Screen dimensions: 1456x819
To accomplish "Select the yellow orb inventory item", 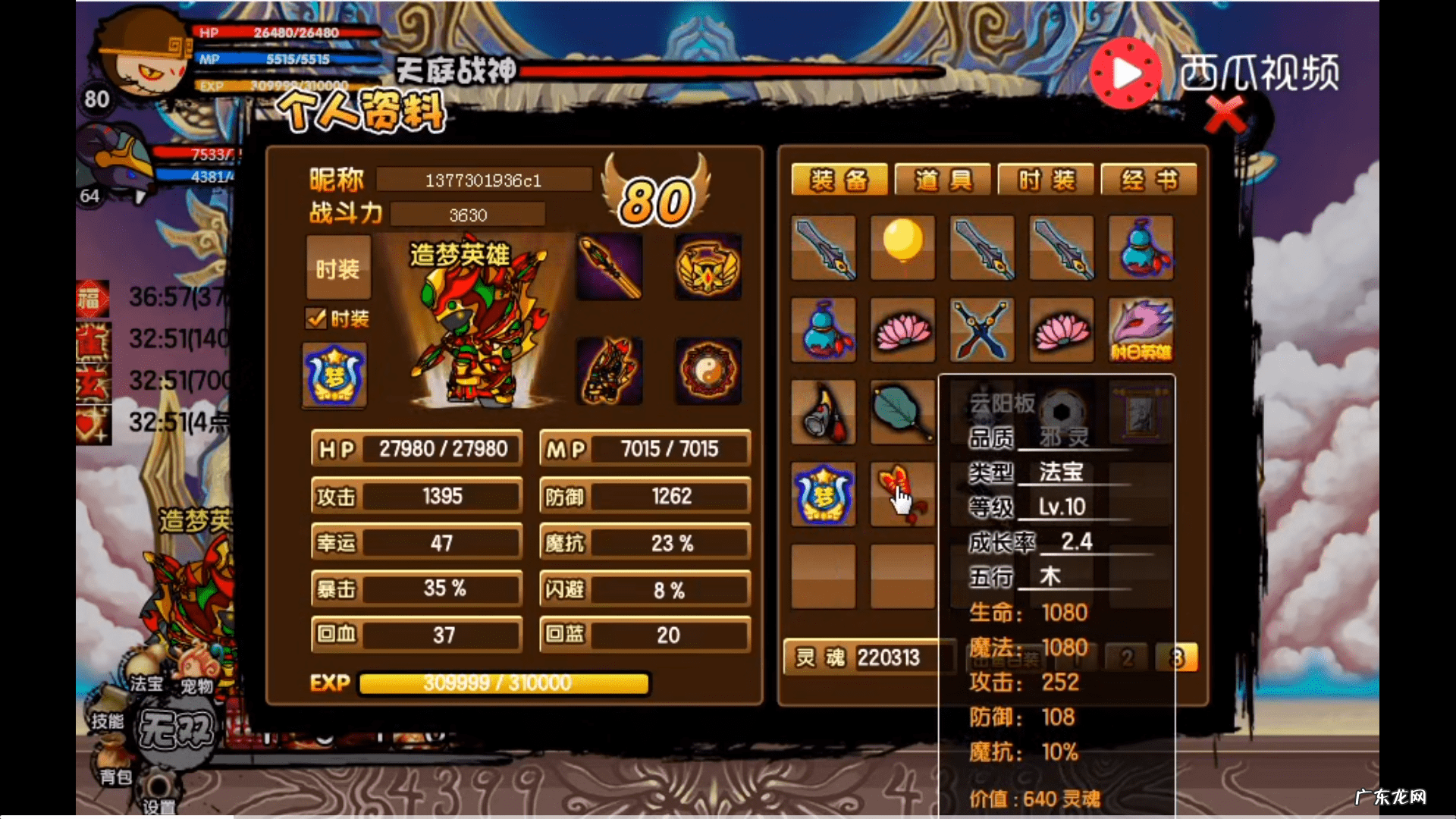I will coord(902,247).
